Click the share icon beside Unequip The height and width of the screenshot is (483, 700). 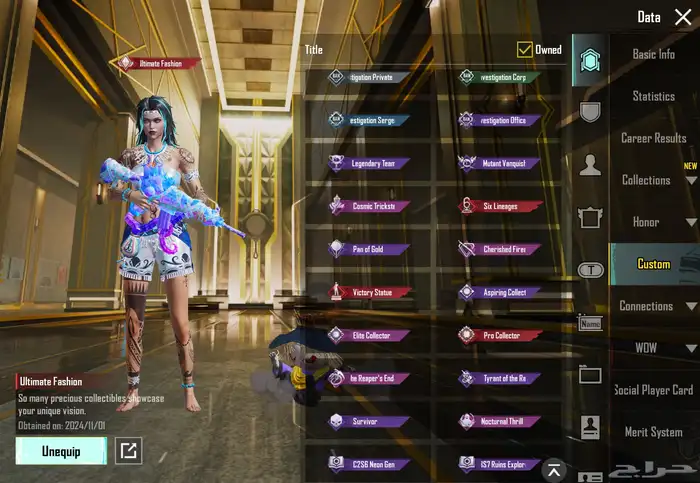[x=128, y=451]
